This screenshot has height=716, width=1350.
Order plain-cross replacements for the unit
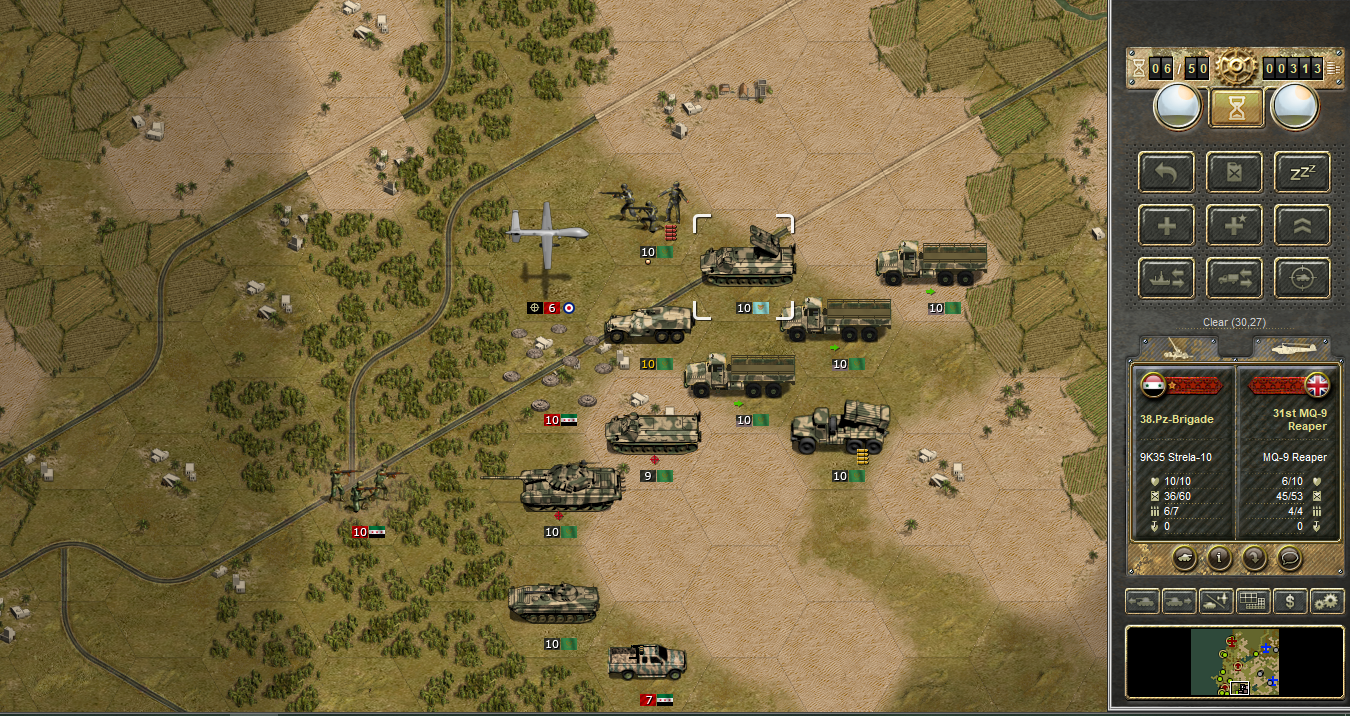tap(1167, 225)
